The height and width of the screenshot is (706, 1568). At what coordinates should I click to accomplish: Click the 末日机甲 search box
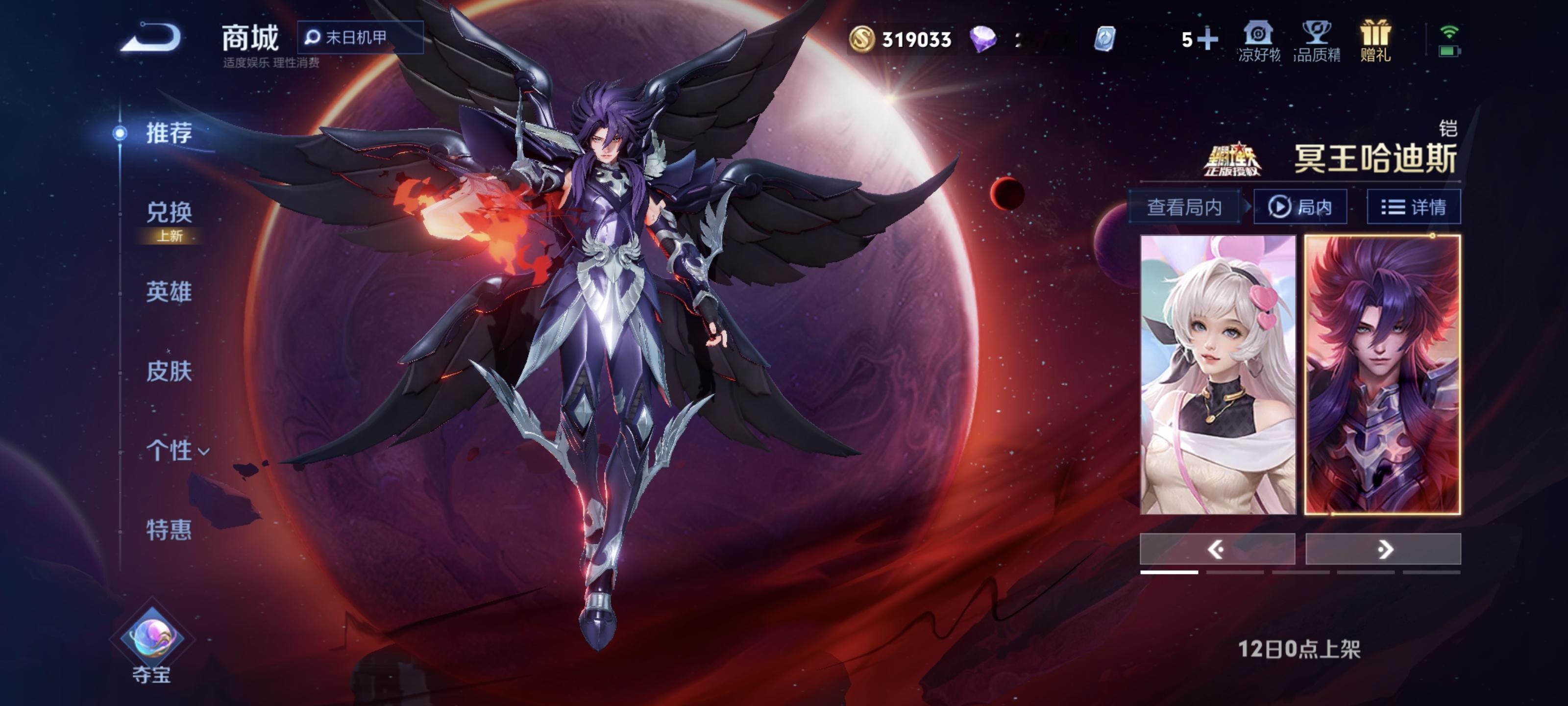[360, 38]
